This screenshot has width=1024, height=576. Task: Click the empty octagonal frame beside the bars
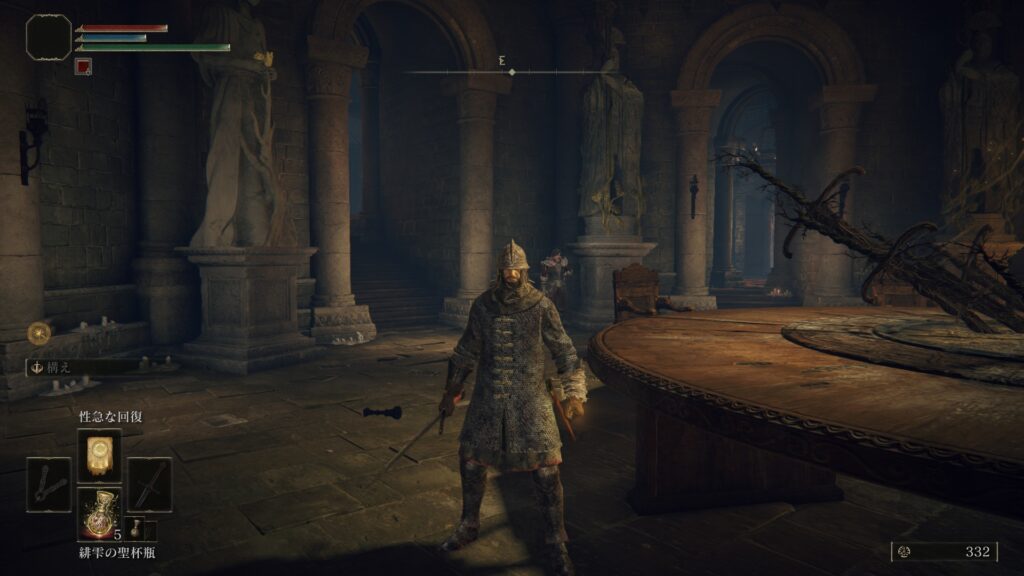click(x=48, y=37)
